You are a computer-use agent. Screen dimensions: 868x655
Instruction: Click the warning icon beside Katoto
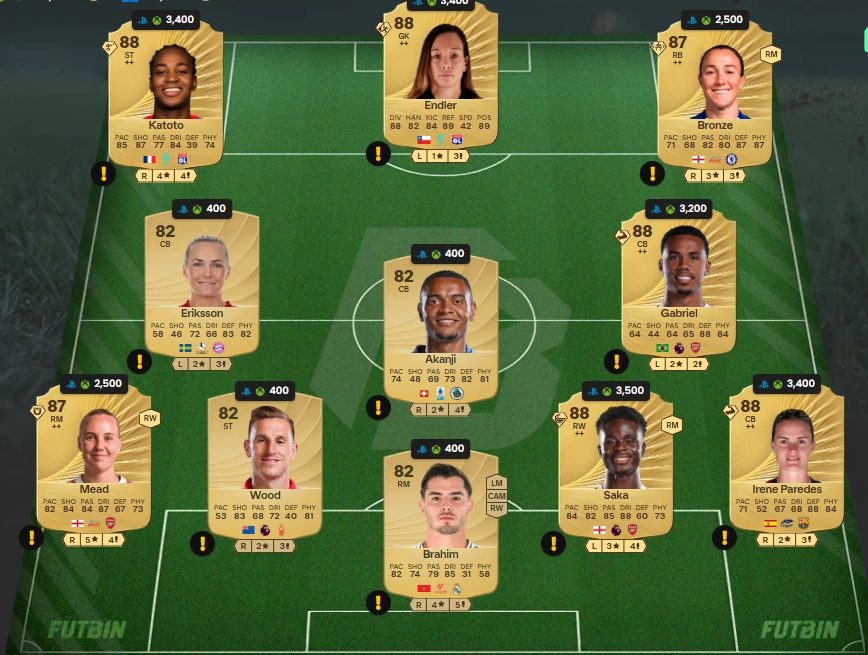pyautogui.click(x=104, y=173)
